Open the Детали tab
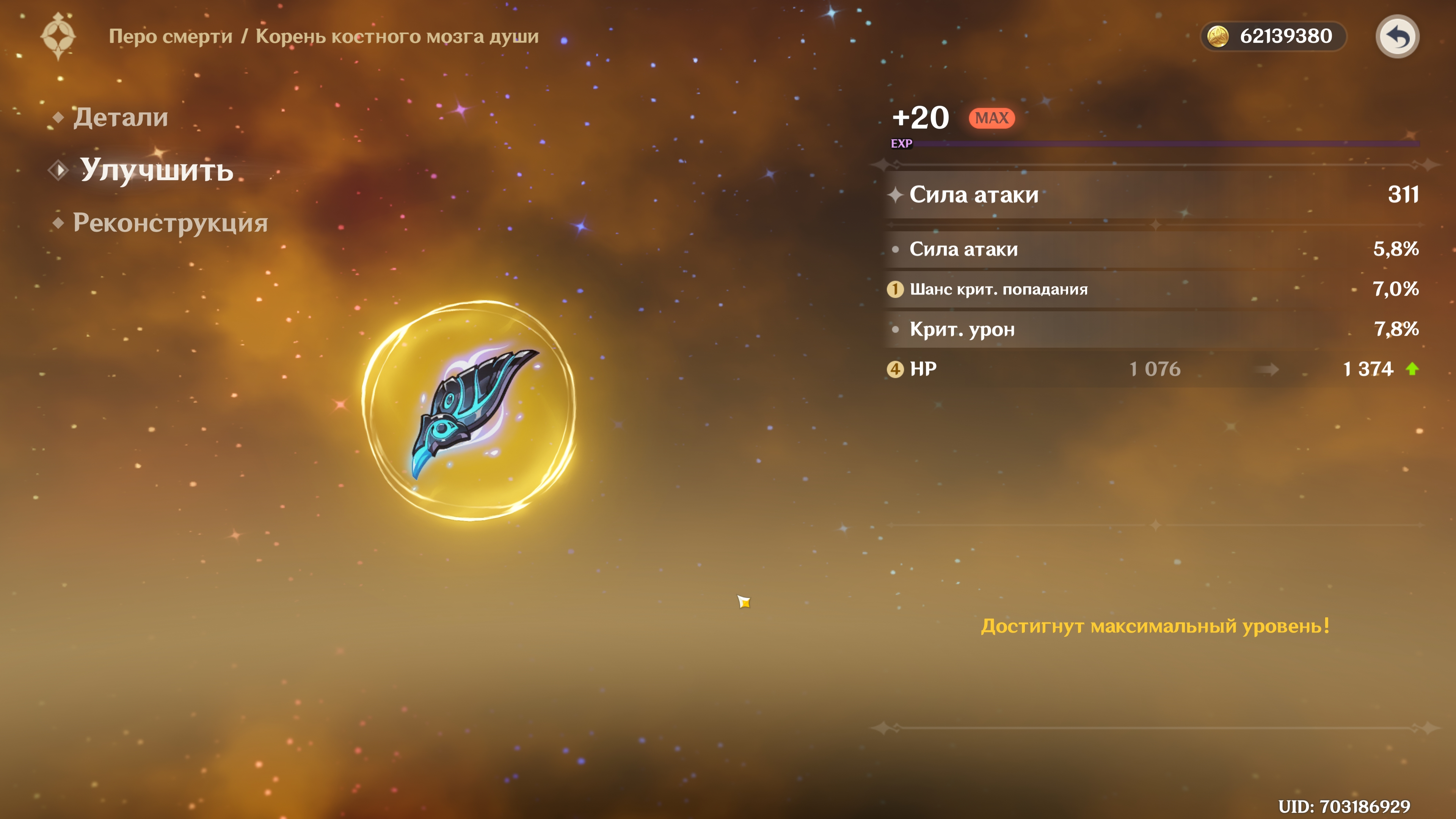 click(120, 118)
